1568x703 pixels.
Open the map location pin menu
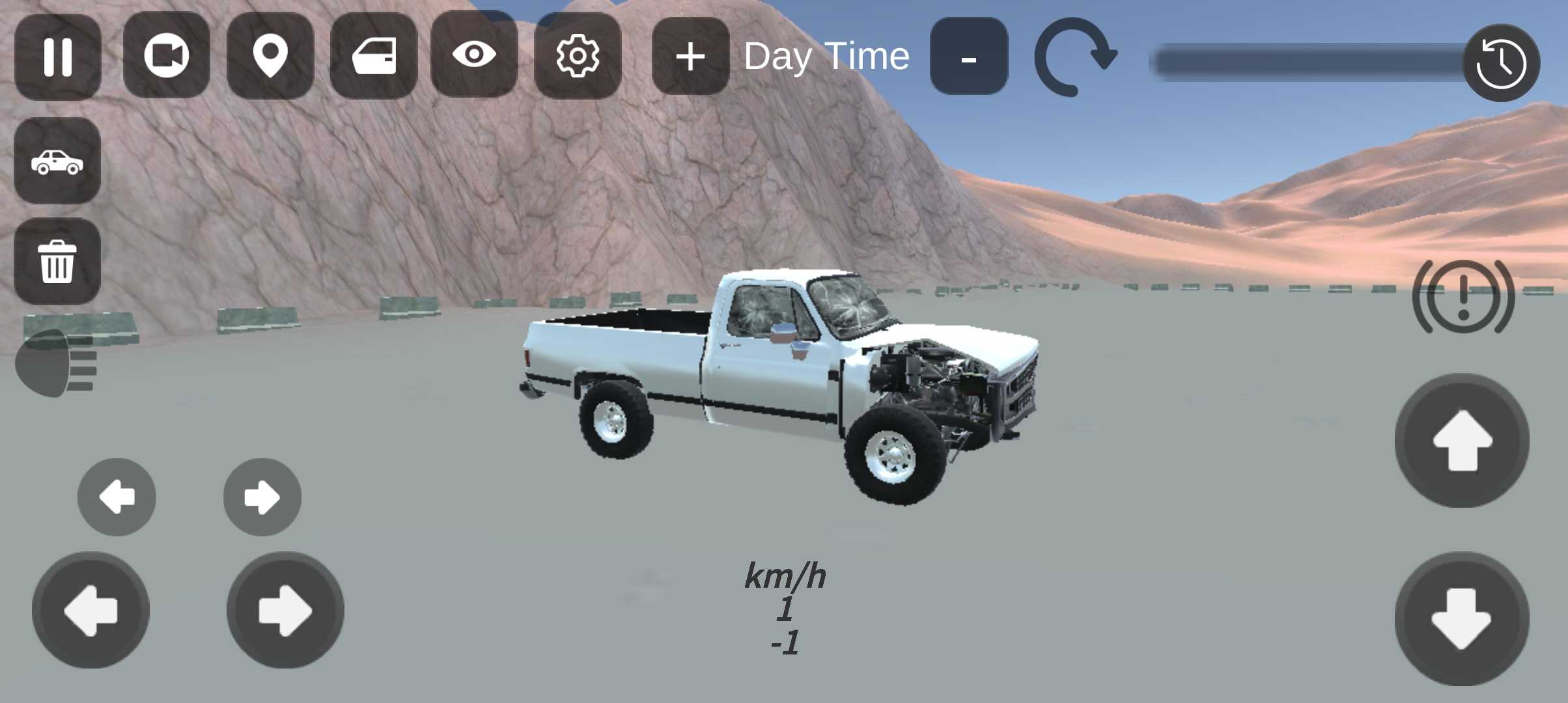(270, 56)
